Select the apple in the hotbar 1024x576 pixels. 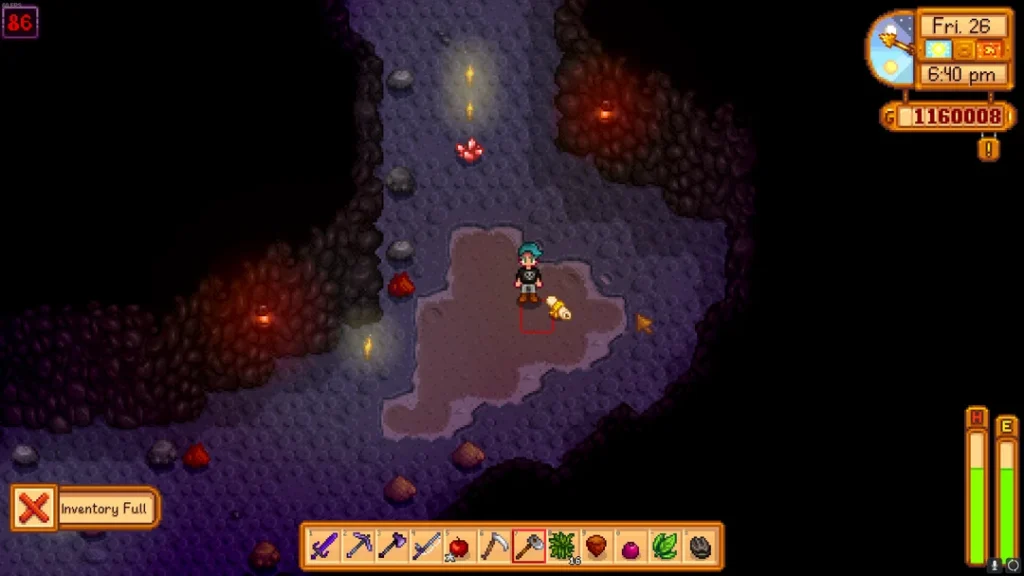(x=460, y=546)
